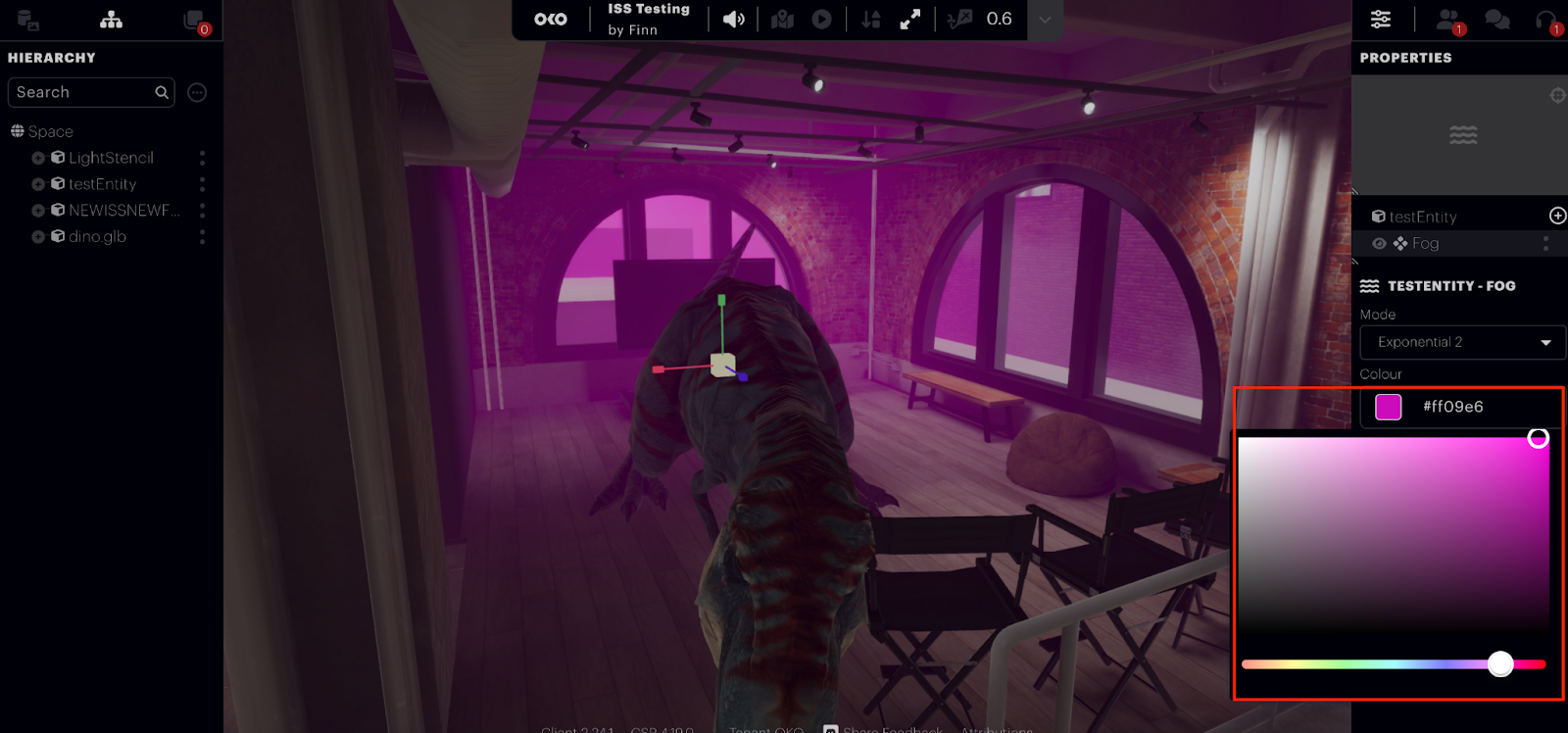The width and height of the screenshot is (1568, 733).
Task: Select the dino.glb entity row
Action: point(97,236)
